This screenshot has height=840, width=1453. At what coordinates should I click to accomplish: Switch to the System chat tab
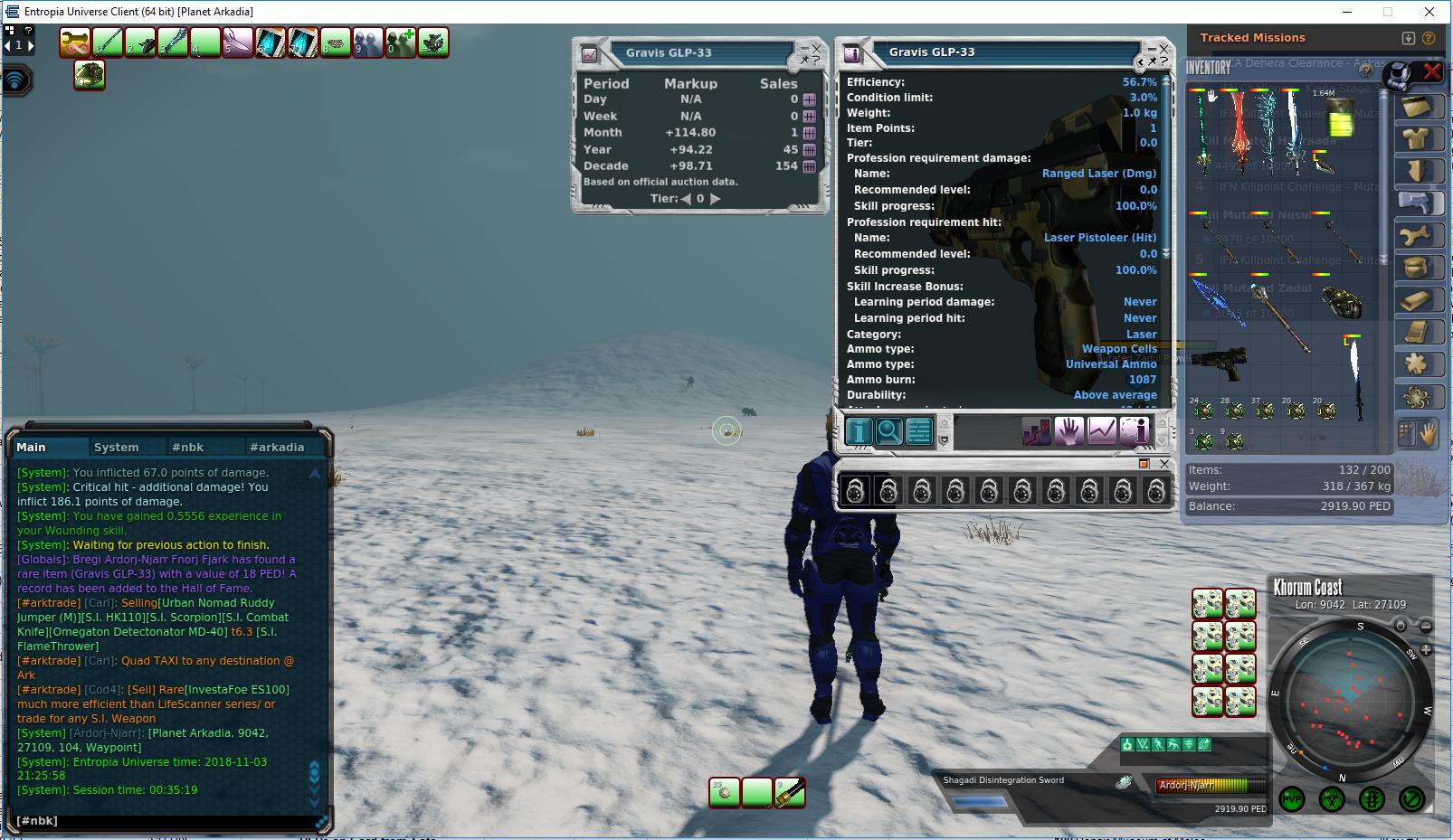(116, 447)
